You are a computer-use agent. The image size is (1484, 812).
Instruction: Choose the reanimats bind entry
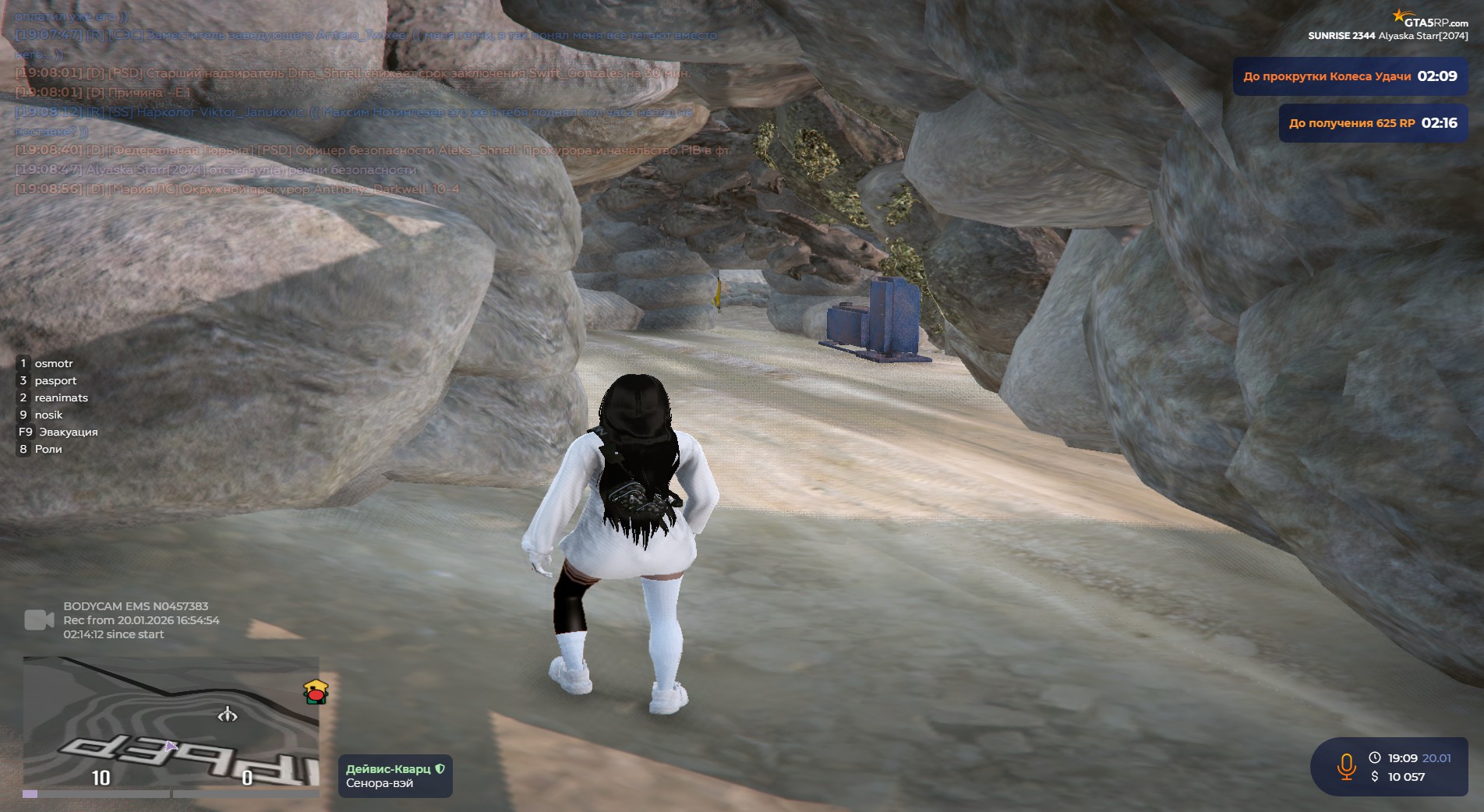pos(61,397)
